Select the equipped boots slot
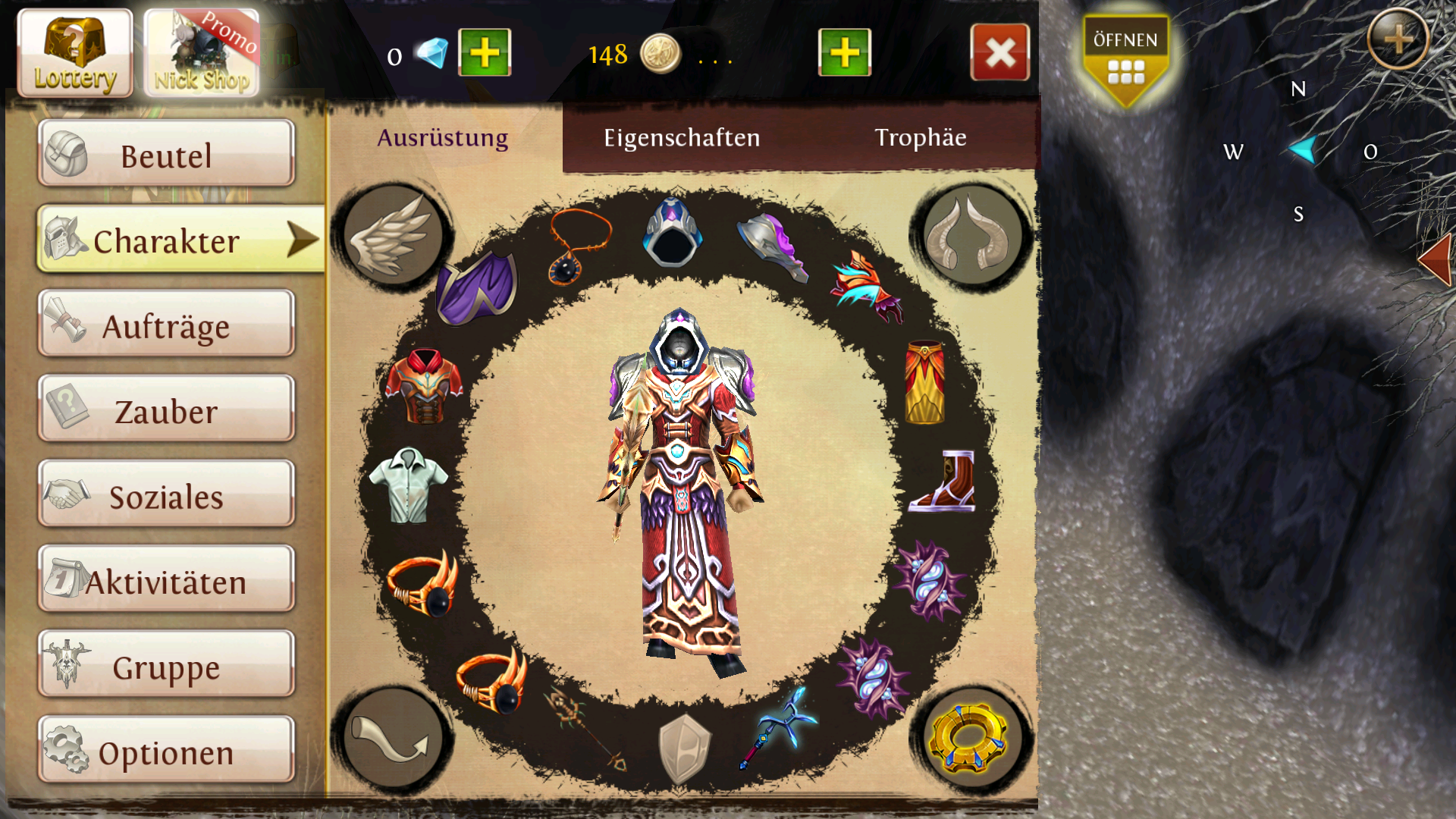Image resolution: width=1456 pixels, height=819 pixels. pyautogui.click(x=943, y=481)
